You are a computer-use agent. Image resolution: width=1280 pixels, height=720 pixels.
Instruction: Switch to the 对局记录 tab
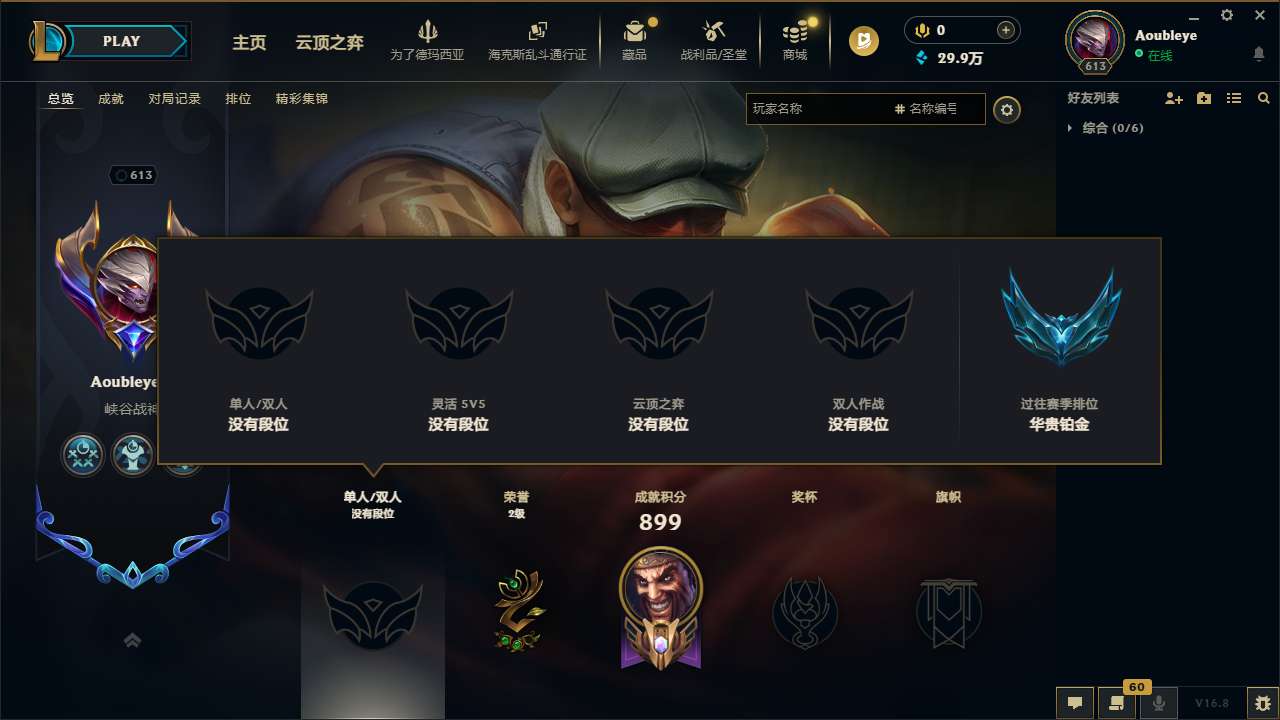[x=173, y=98]
